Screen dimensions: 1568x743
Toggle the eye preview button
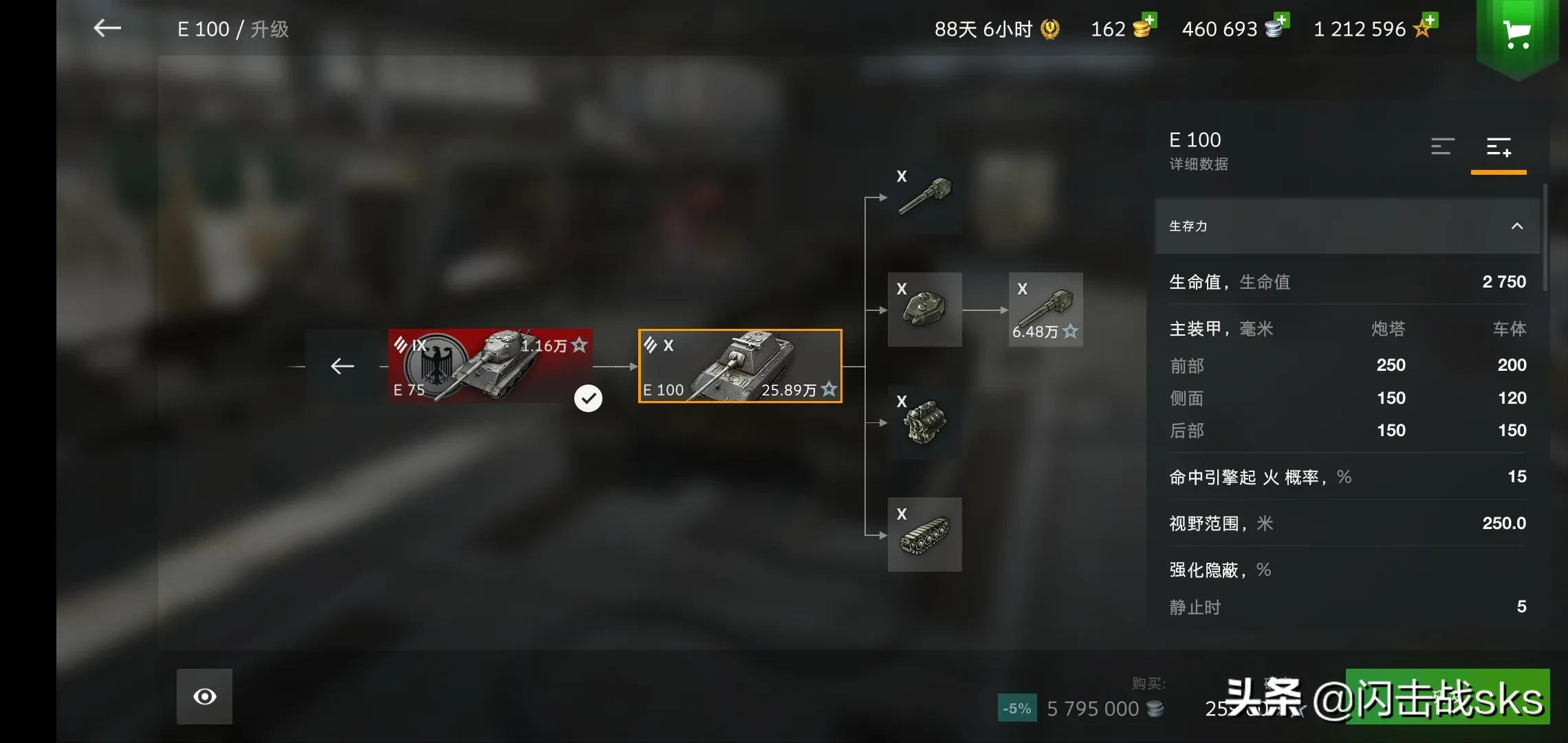point(204,696)
